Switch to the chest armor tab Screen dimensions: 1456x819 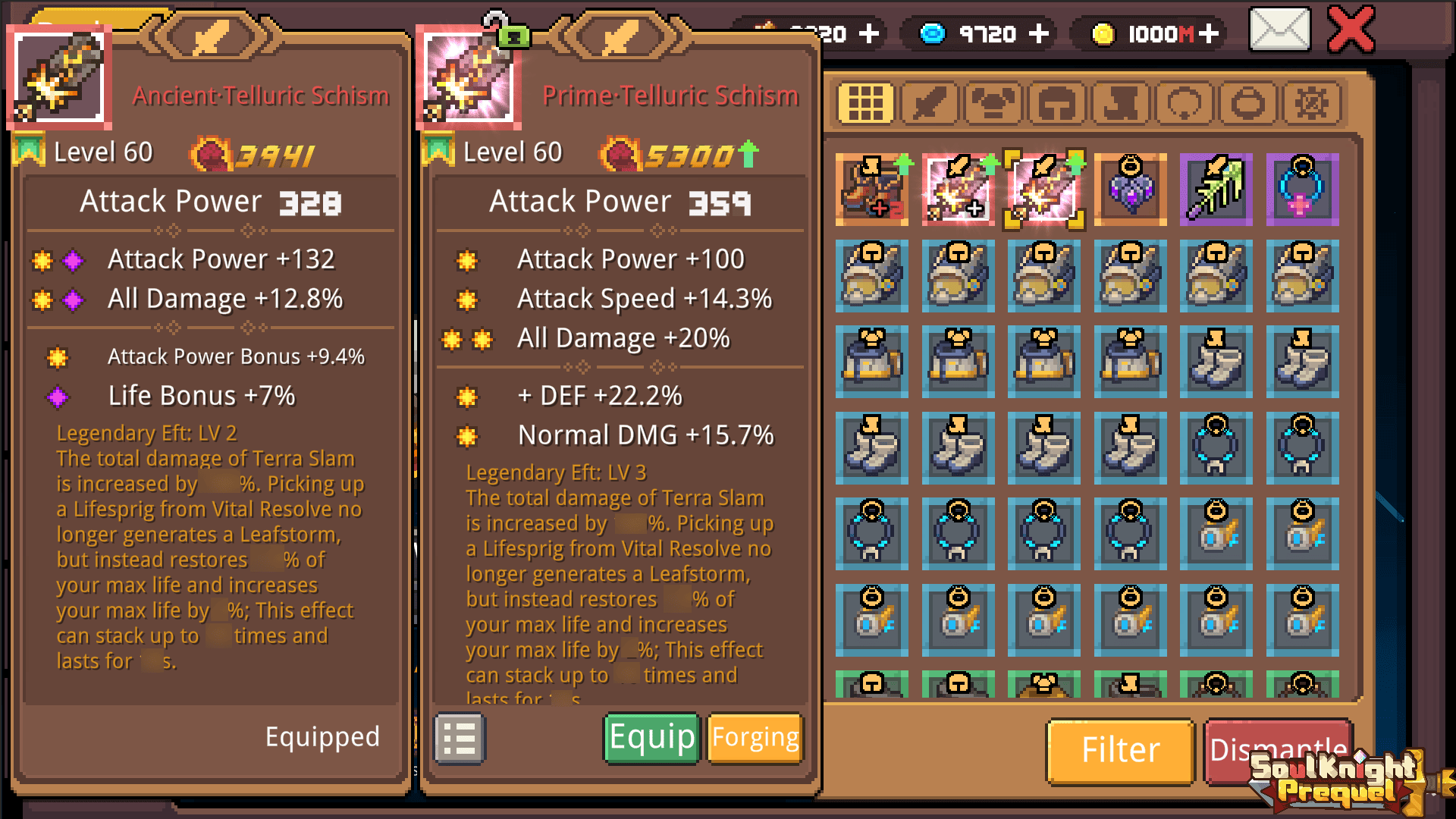993,102
